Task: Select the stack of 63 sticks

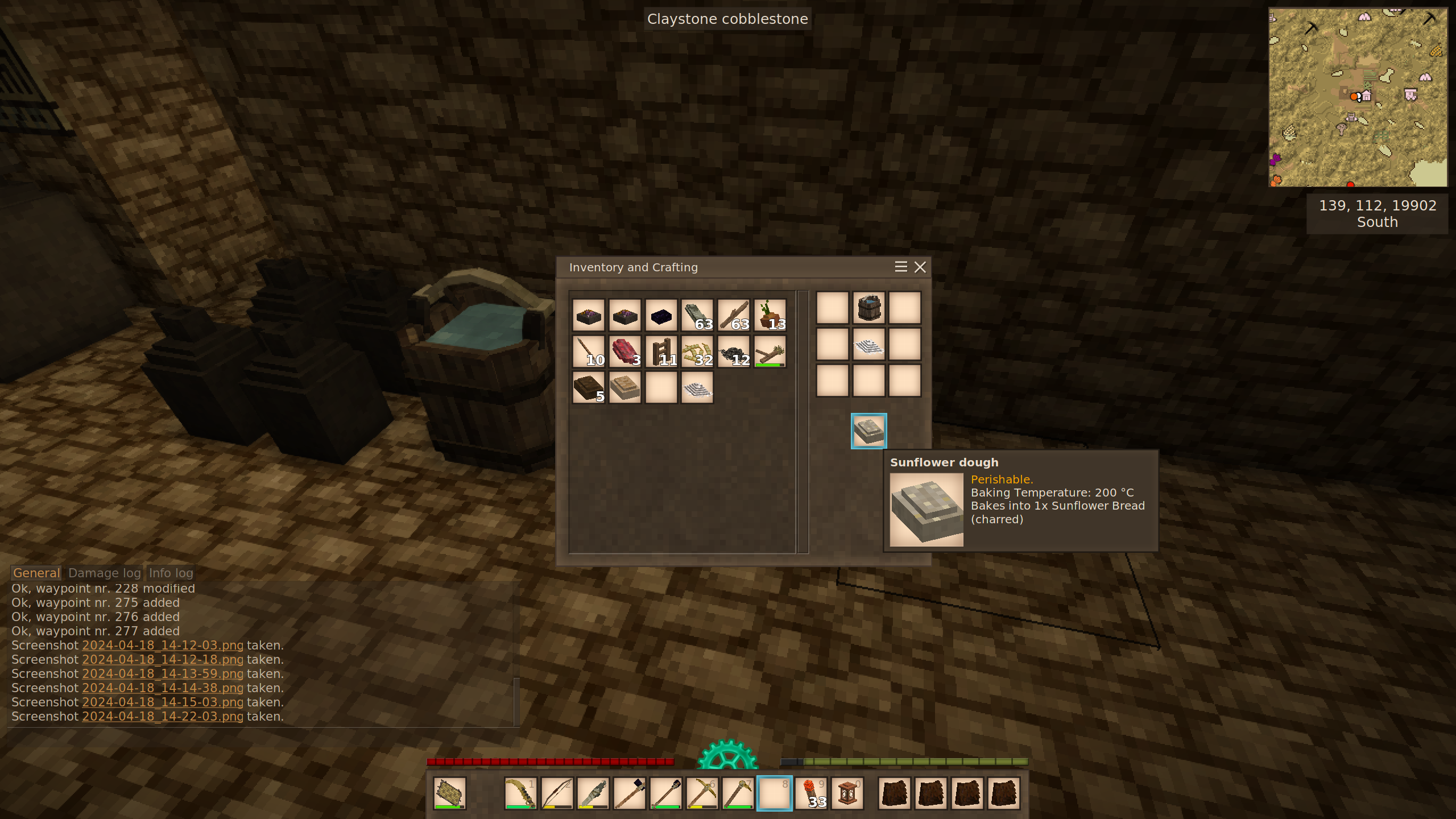Action: click(734, 315)
